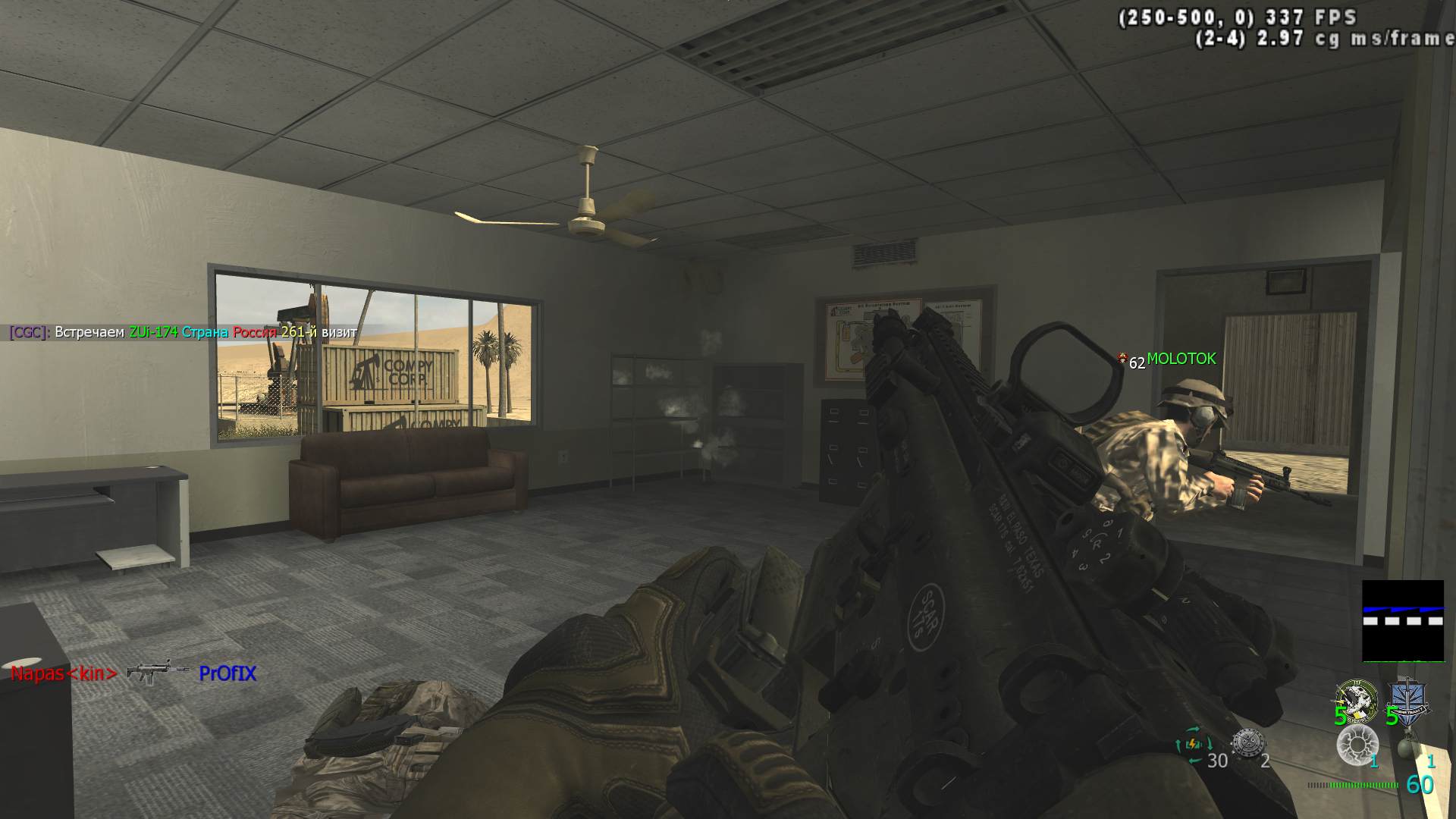Select the round metal mine icon
Viewport: 1456px width, 819px height.
[1247, 744]
